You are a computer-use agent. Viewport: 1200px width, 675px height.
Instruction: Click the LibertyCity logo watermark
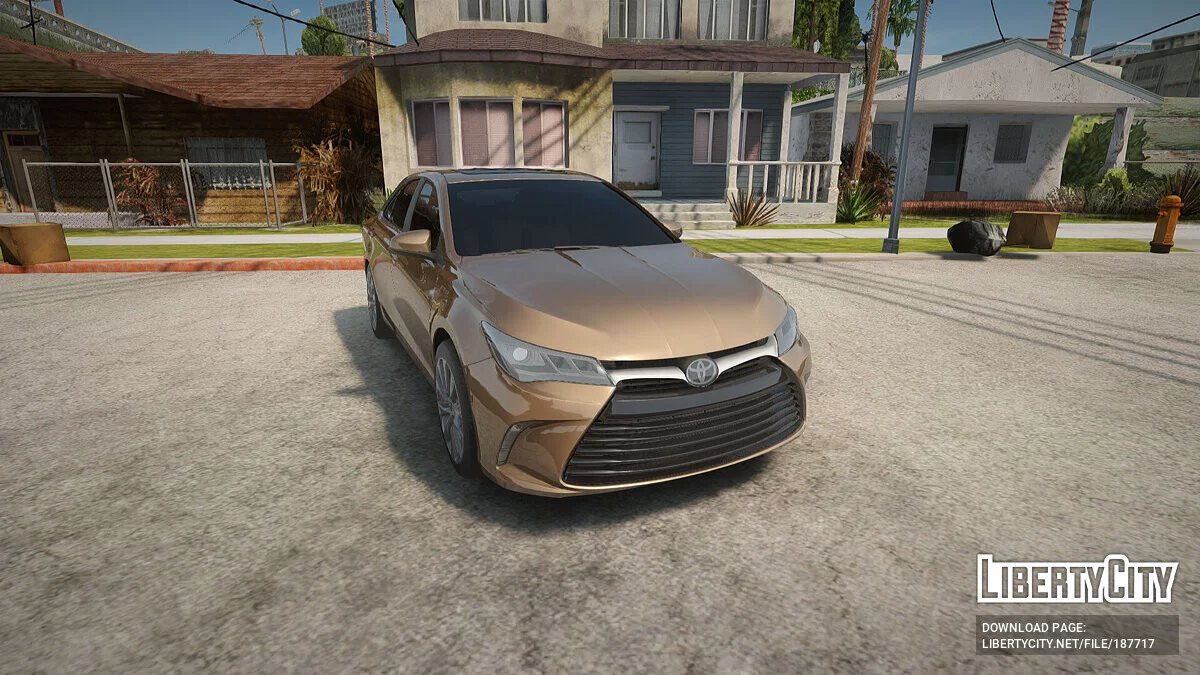1076,579
